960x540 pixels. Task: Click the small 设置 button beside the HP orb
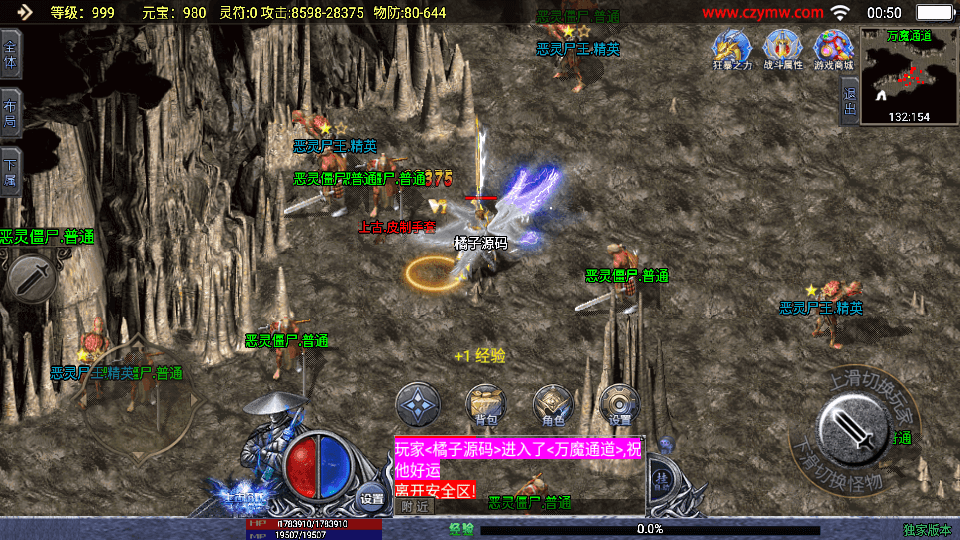[x=372, y=498]
